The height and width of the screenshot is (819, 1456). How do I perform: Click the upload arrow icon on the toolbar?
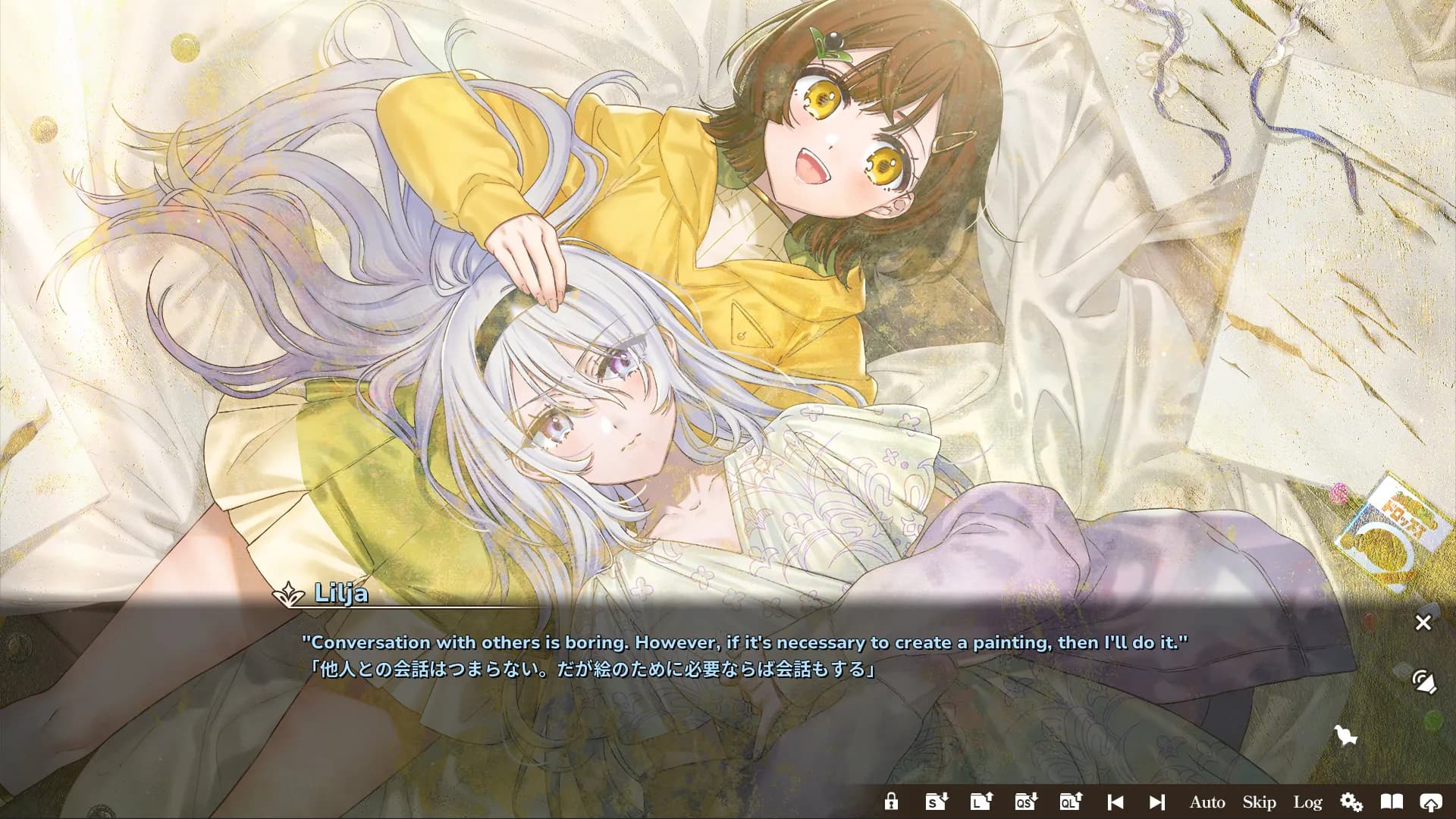(1432, 802)
